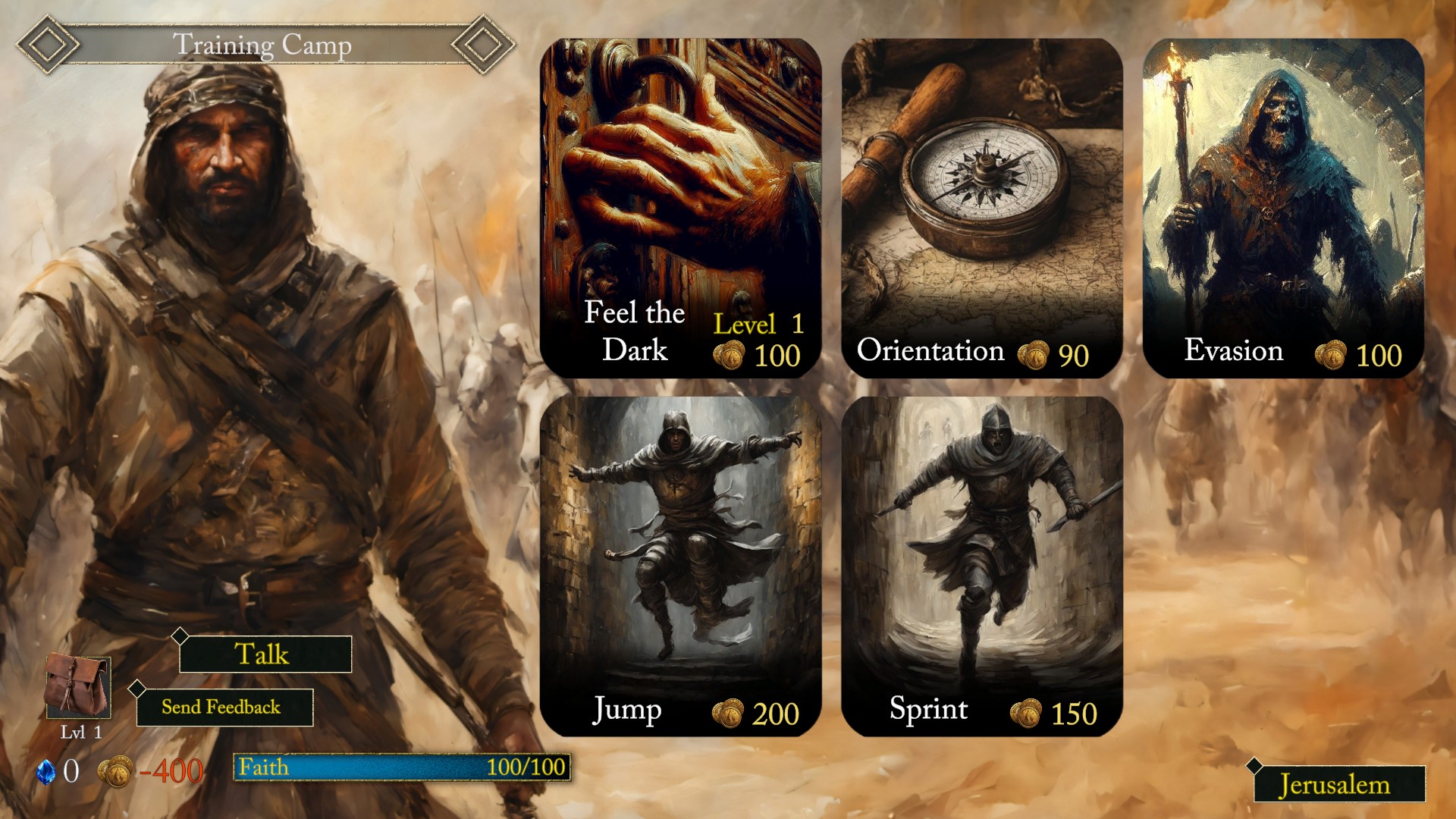This screenshot has height=819, width=1456.
Task: Click the diamond marker beside the Talk button
Action: (x=180, y=637)
